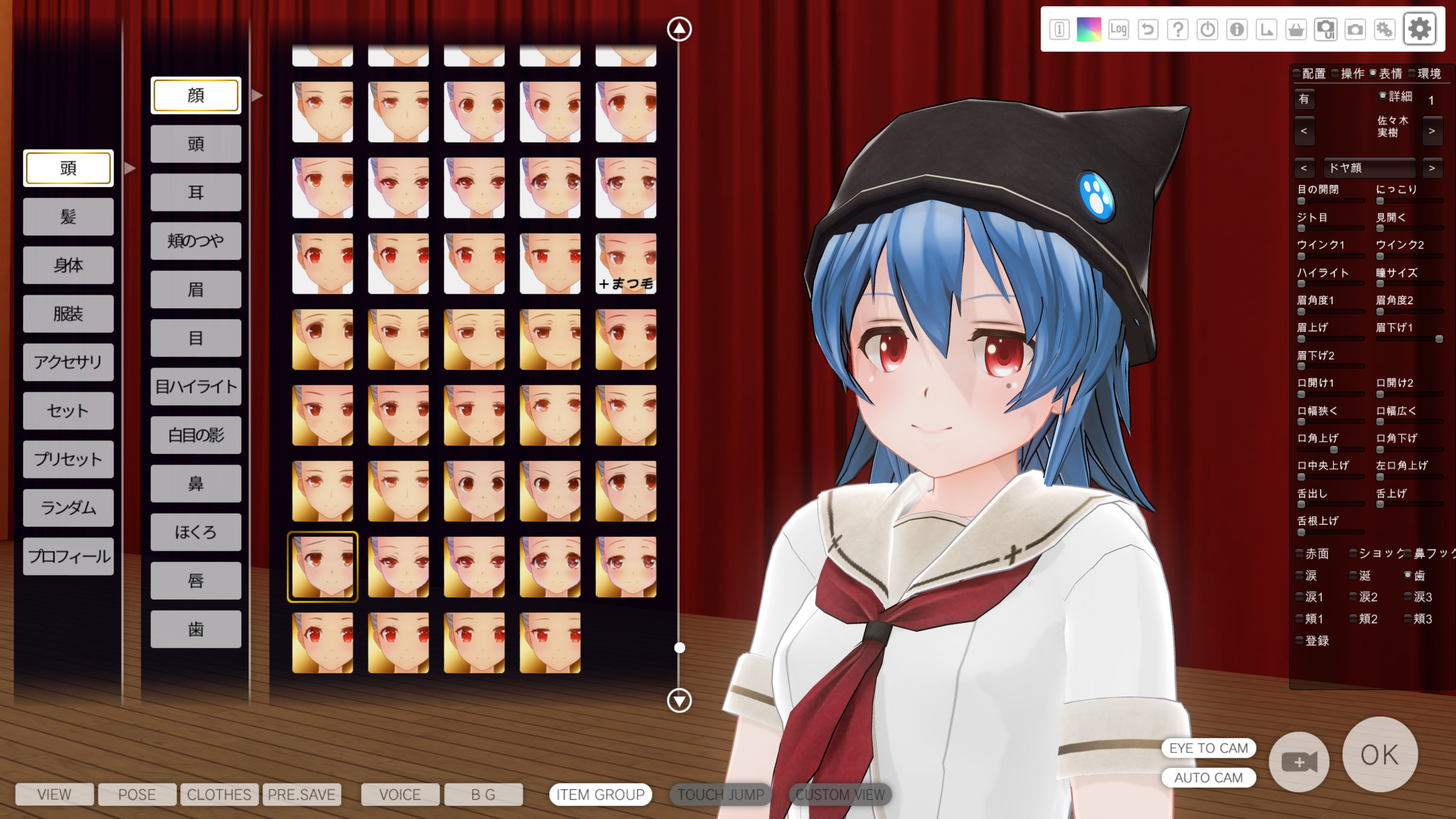Open the gear settings icon

(1419, 29)
